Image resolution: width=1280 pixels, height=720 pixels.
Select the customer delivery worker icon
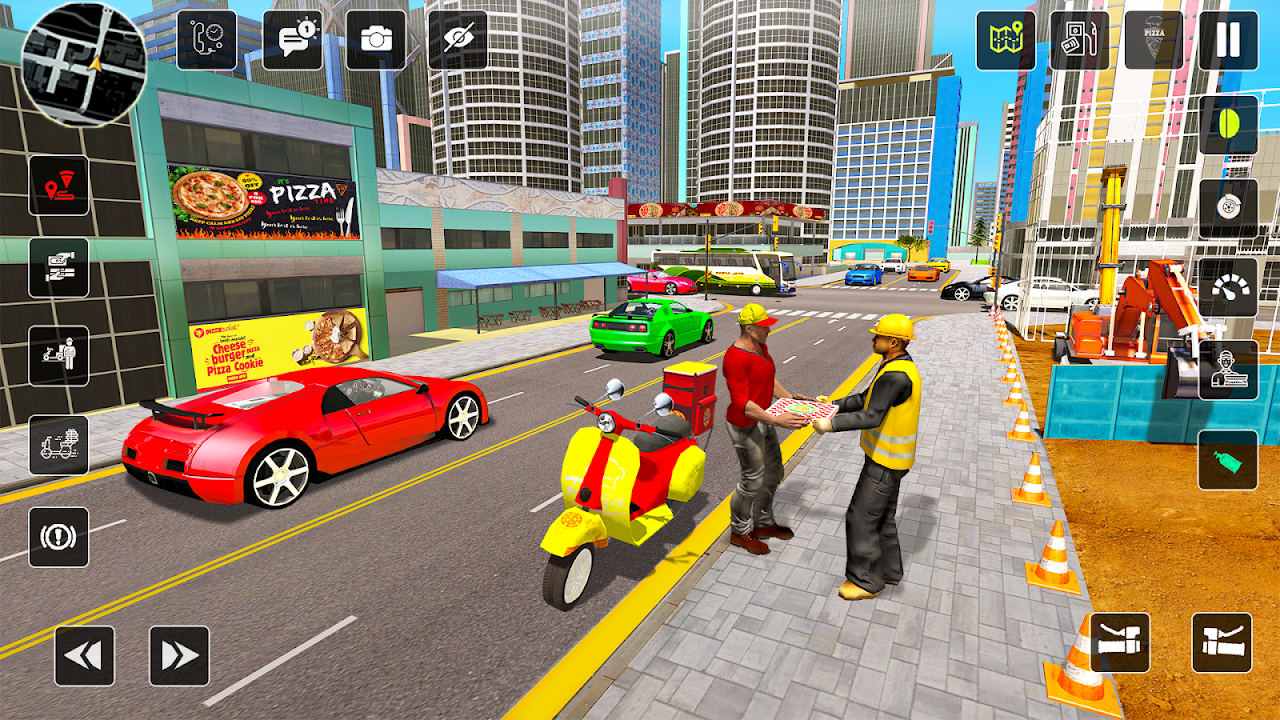click(1228, 370)
